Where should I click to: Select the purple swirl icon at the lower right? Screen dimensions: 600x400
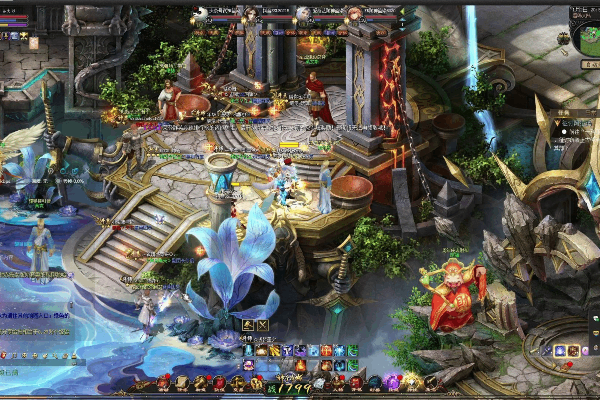pos(561,351)
